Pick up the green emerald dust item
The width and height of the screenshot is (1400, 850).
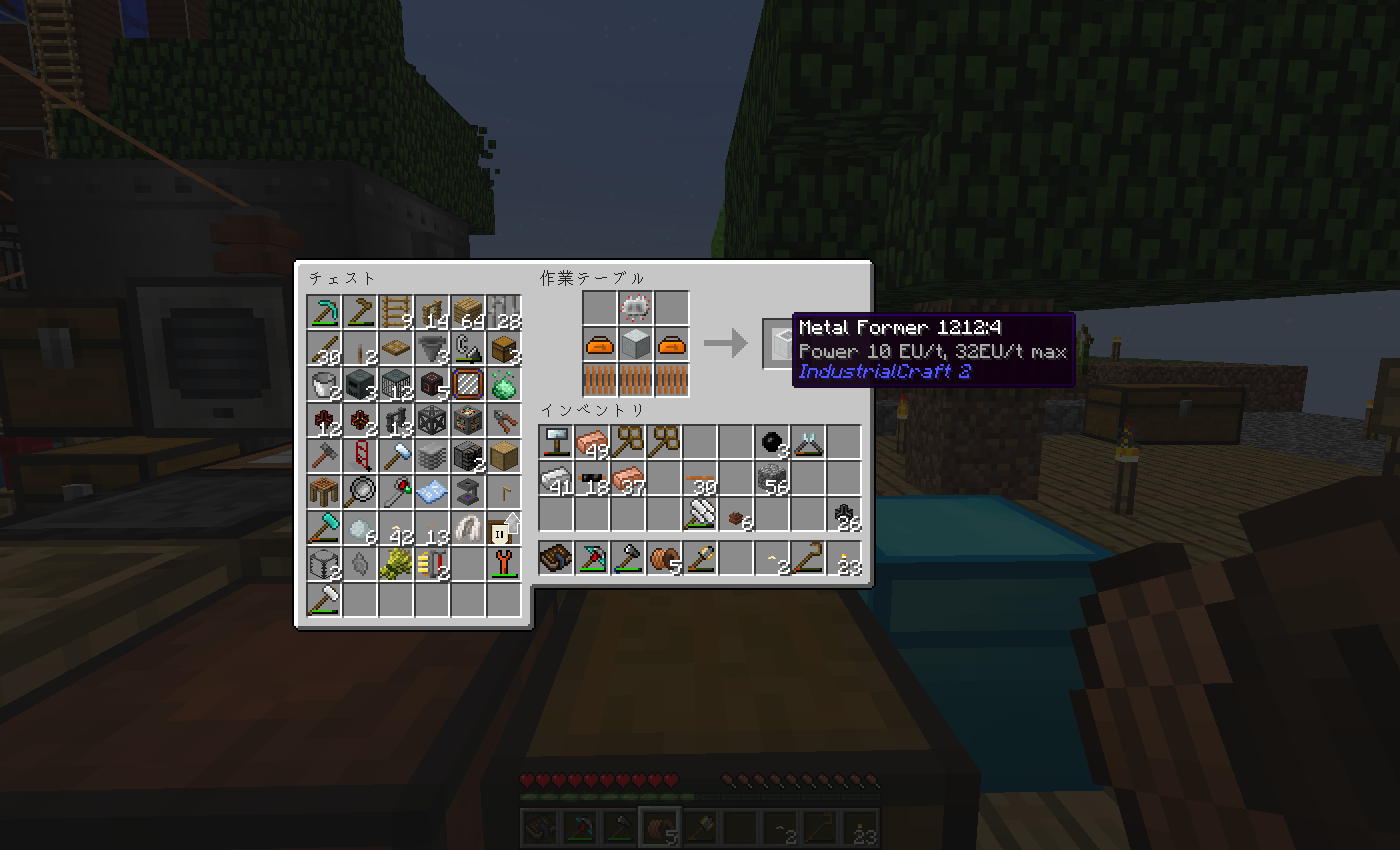pos(504,384)
